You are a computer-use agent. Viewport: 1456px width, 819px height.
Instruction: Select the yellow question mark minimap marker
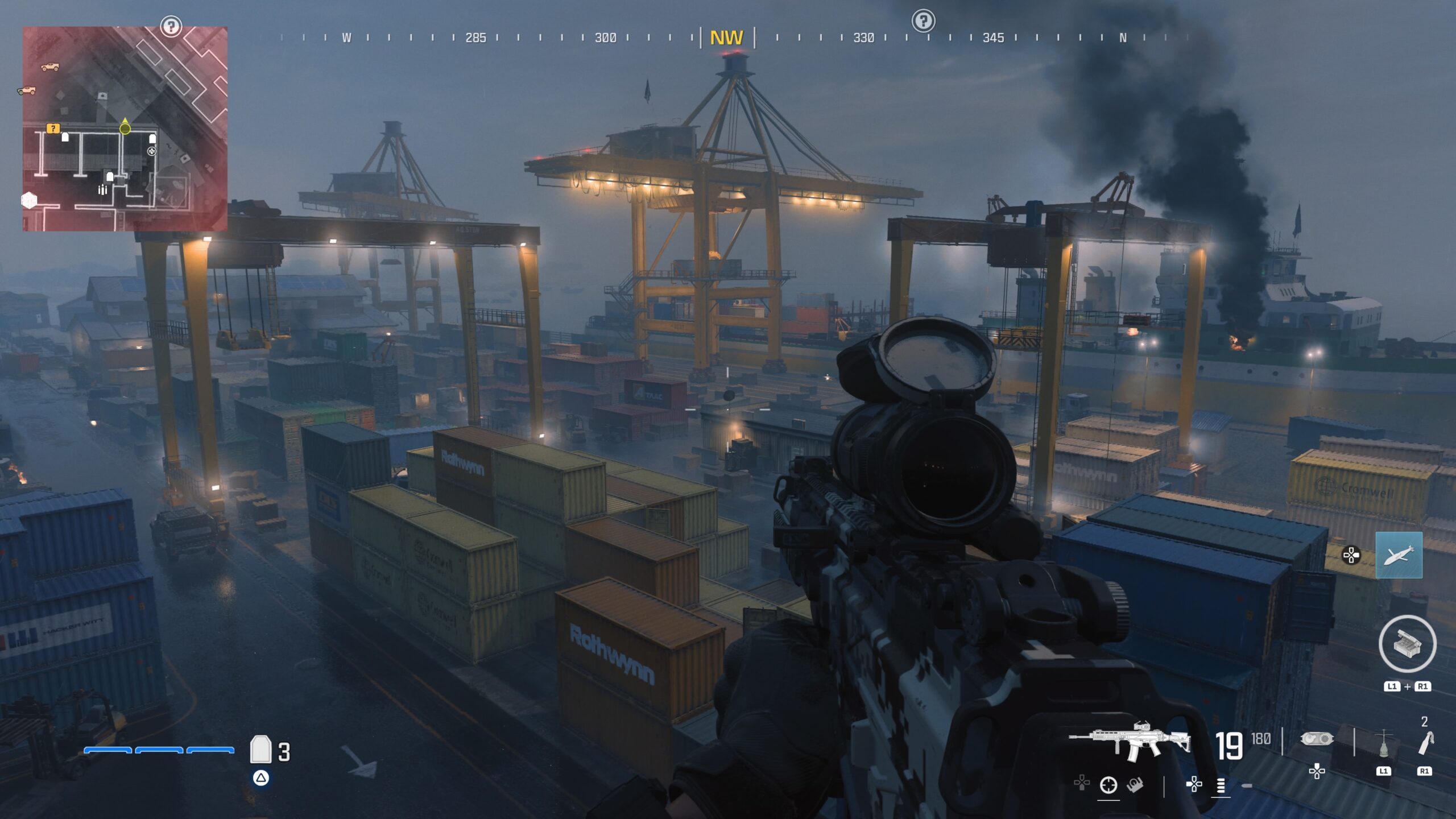pyautogui.click(x=53, y=129)
